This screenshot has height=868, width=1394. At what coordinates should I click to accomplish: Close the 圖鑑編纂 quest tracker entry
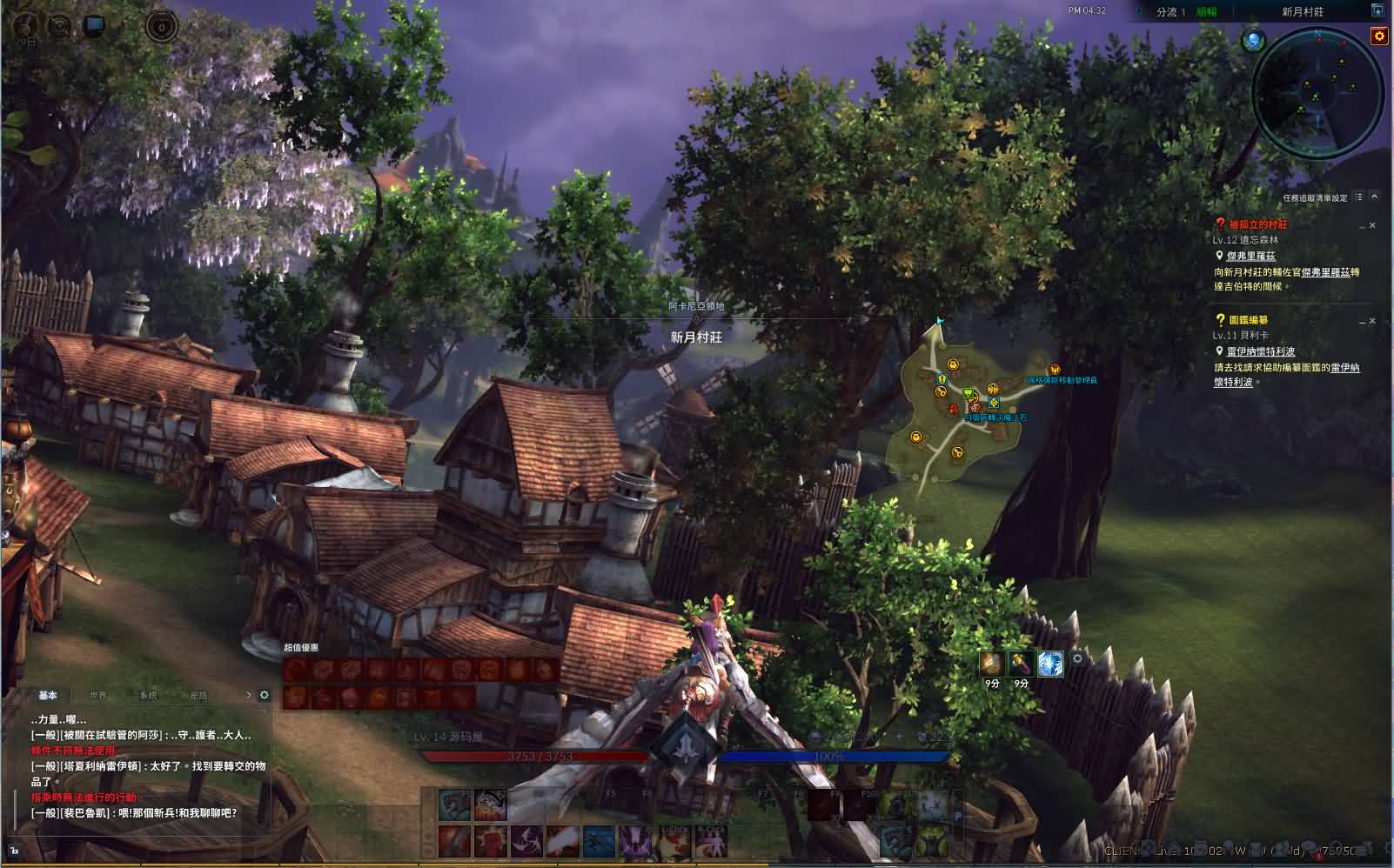click(x=1373, y=321)
